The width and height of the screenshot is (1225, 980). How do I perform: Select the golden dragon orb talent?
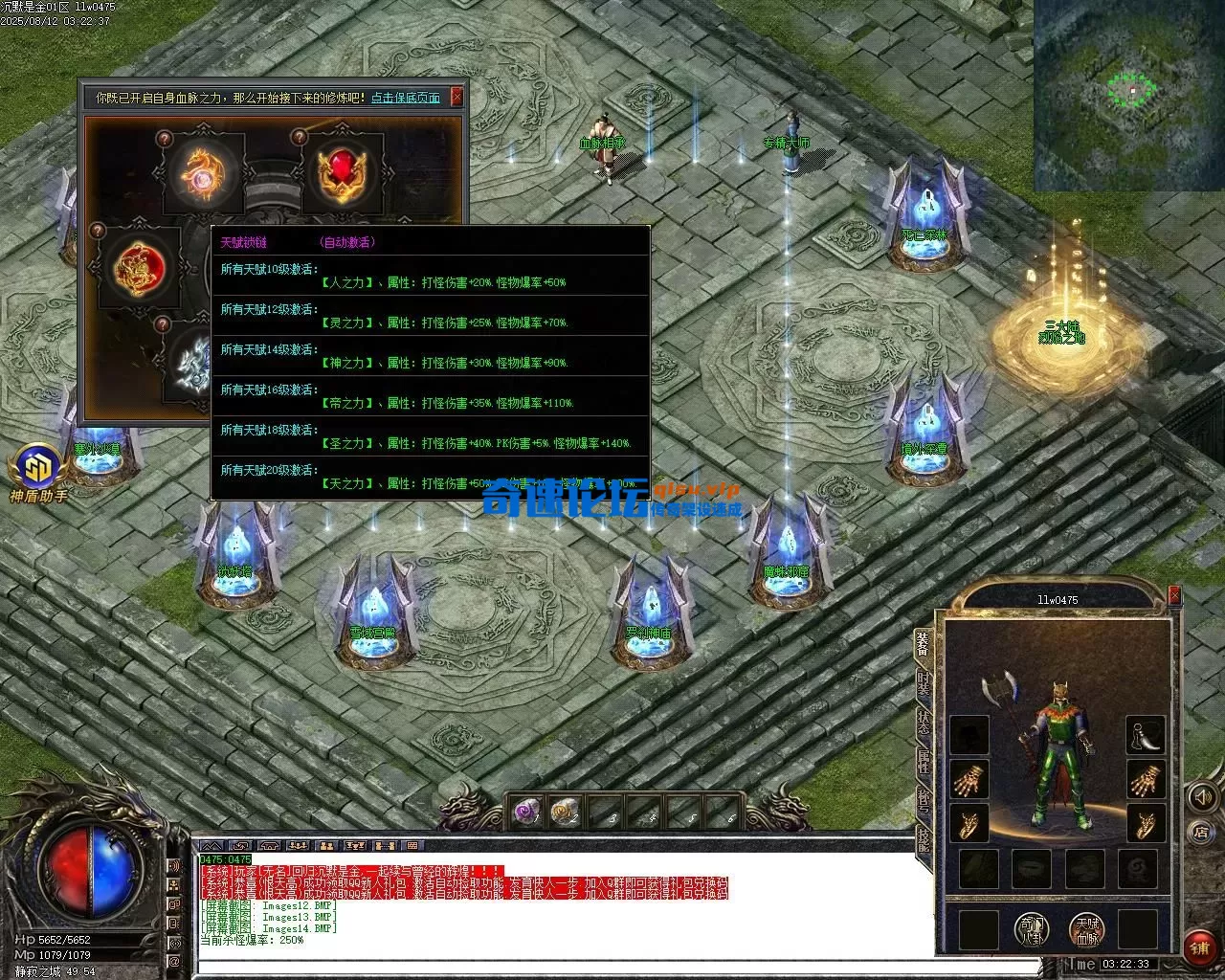(x=204, y=172)
